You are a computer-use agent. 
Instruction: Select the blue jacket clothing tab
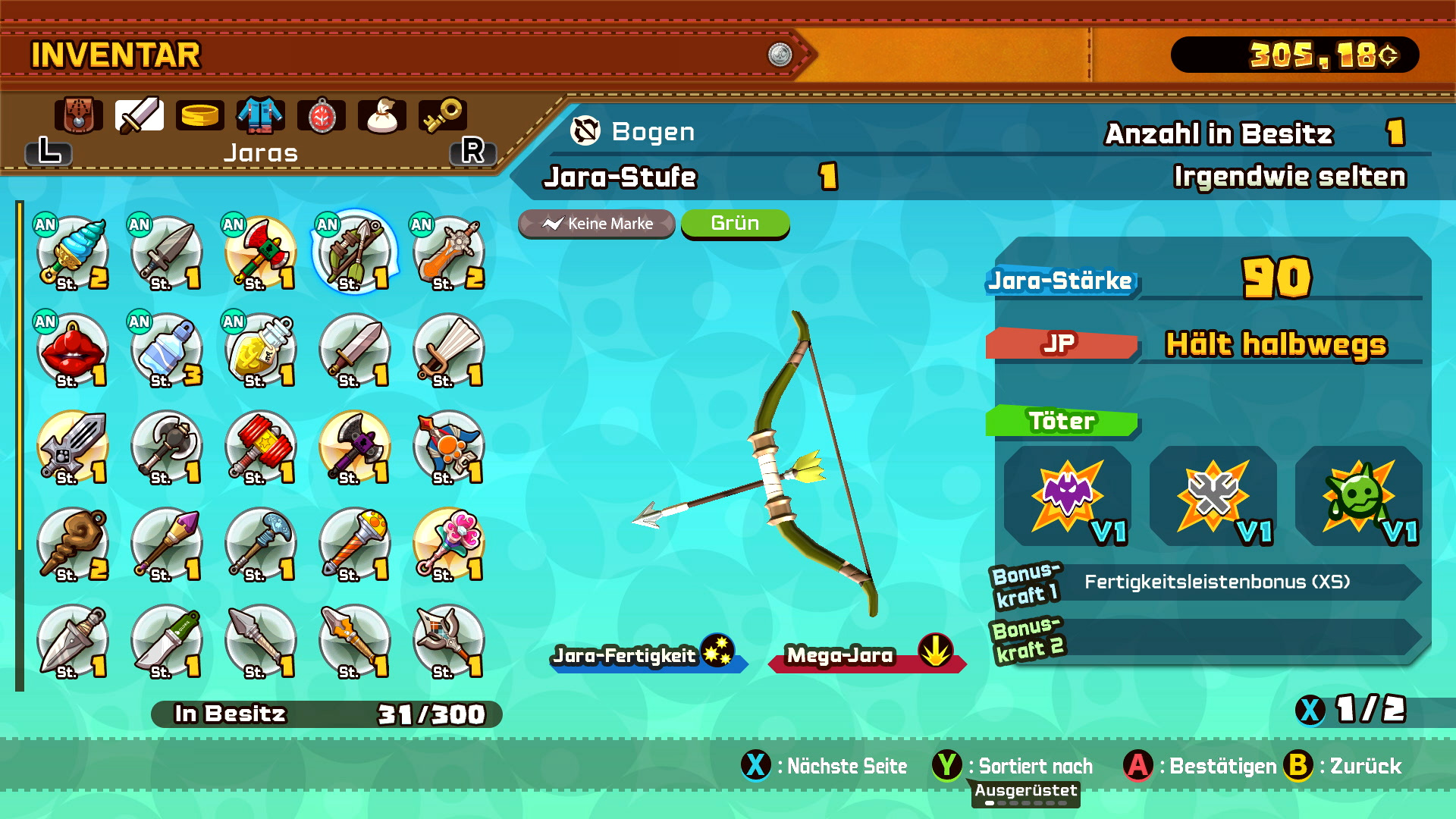click(x=260, y=116)
